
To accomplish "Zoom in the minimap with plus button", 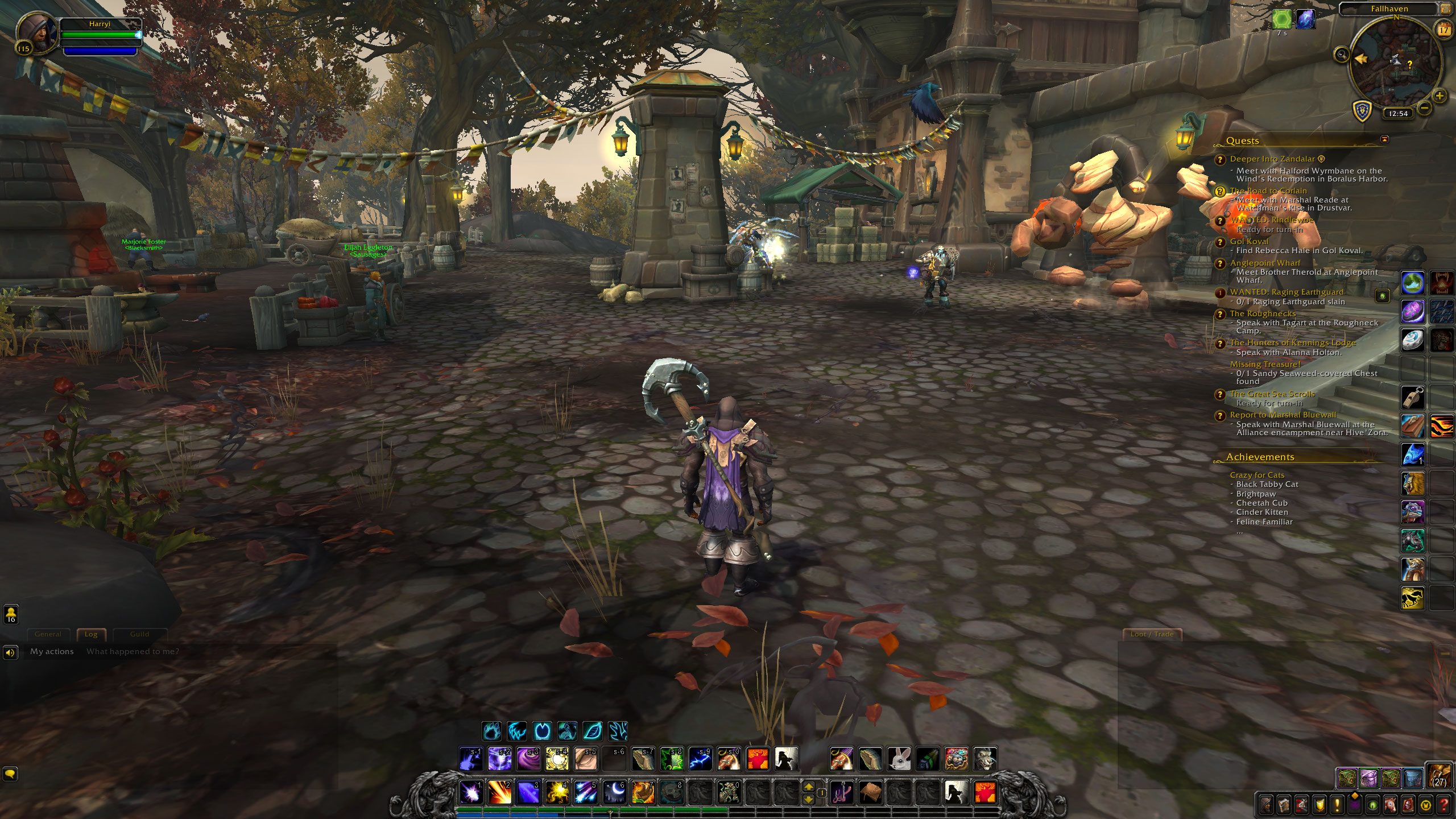I will point(1439,96).
